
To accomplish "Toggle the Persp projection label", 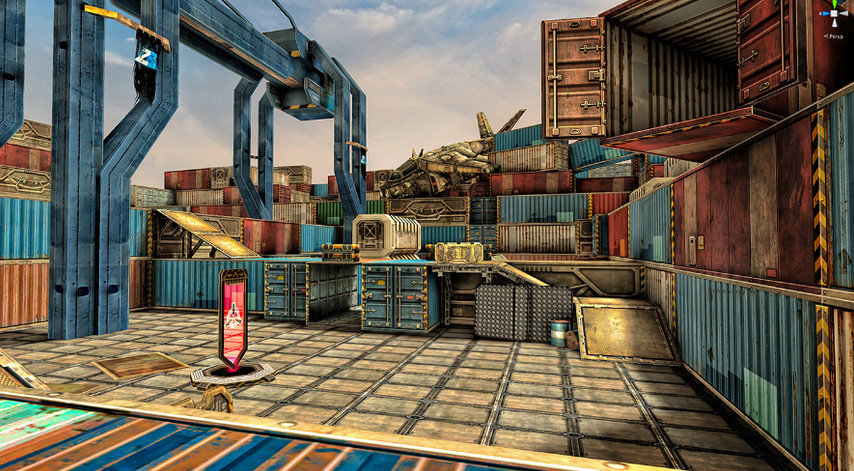I will pos(833,36).
